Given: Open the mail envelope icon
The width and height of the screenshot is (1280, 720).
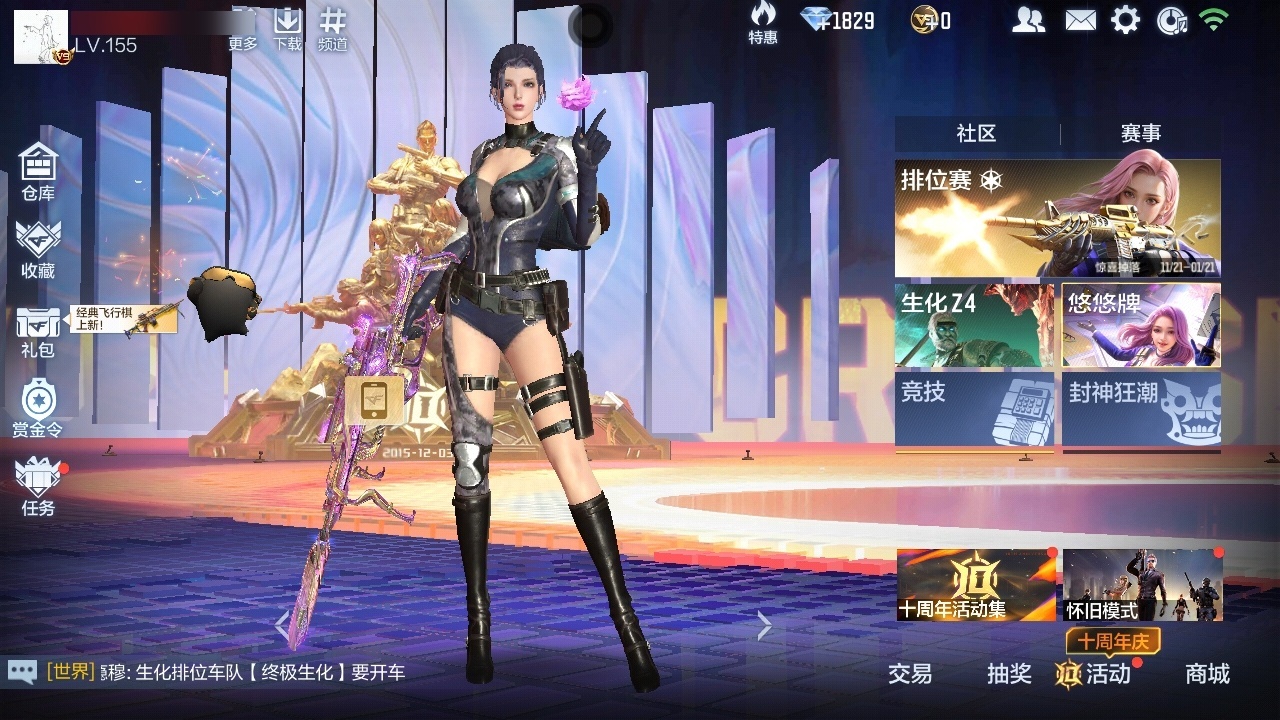Looking at the screenshot, I should [1080, 20].
